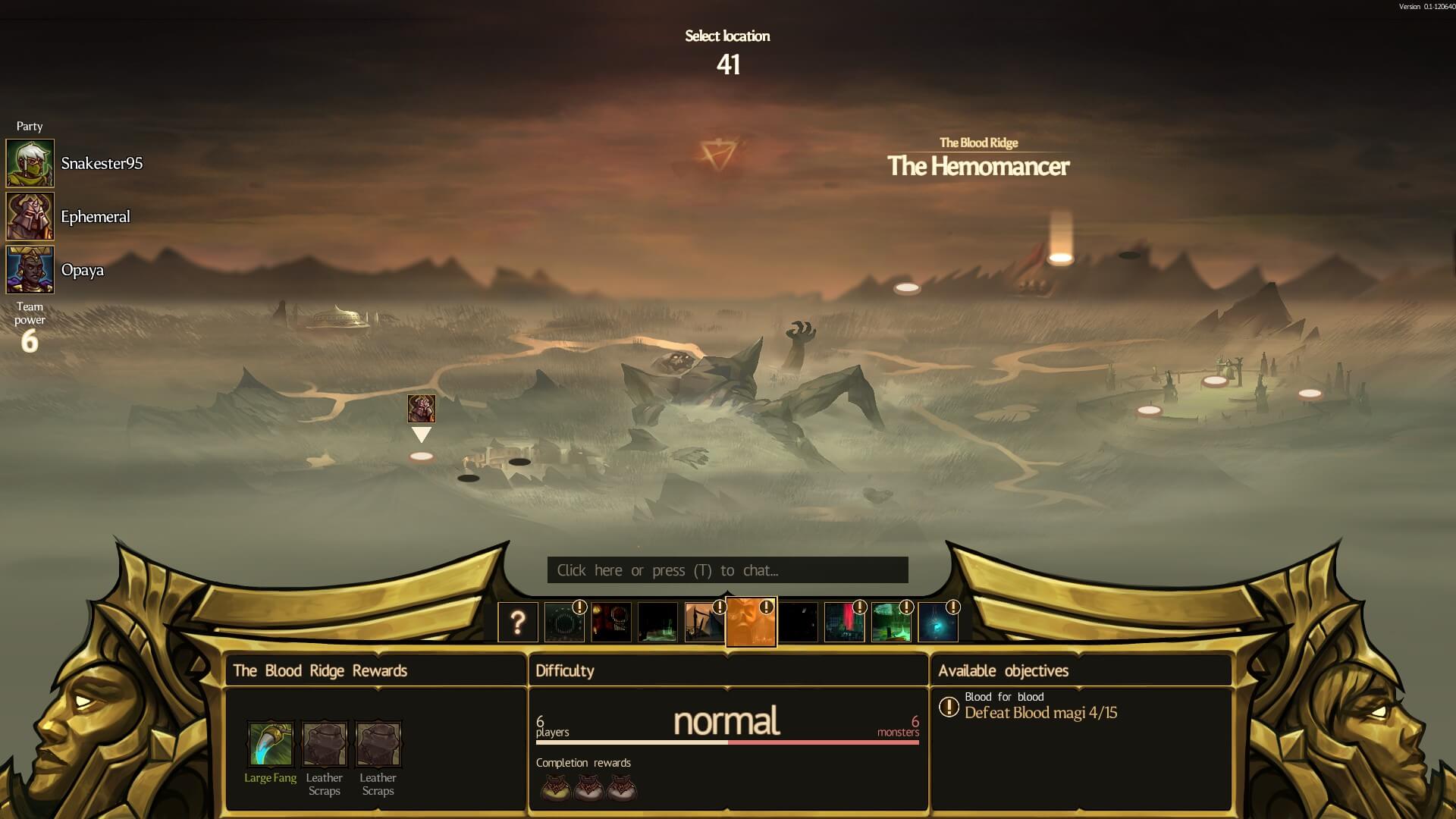Choose the dark circular gate zone thumbnail
This screenshot has width=1456, height=819.
(564, 623)
